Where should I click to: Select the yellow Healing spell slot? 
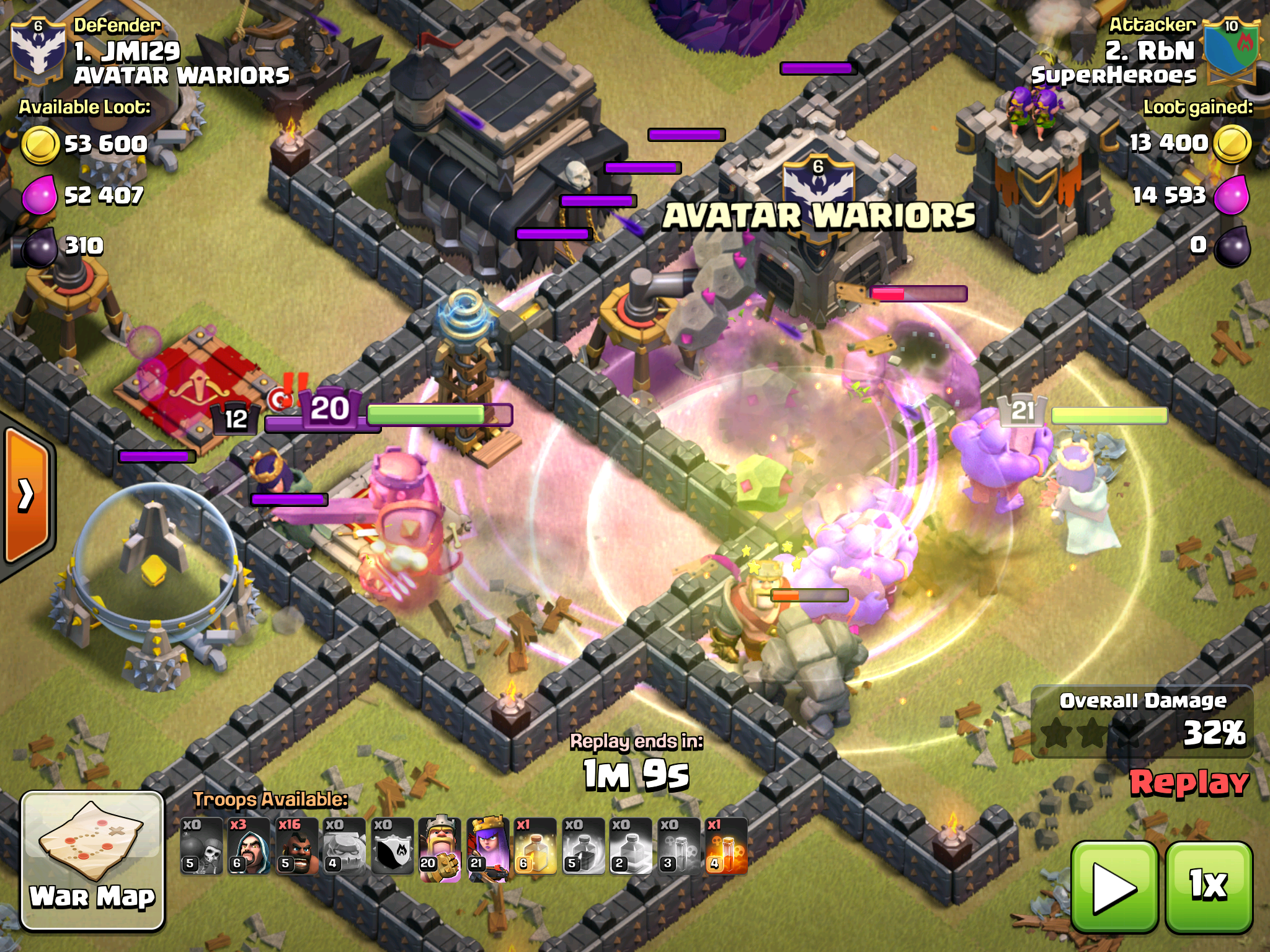[535, 847]
